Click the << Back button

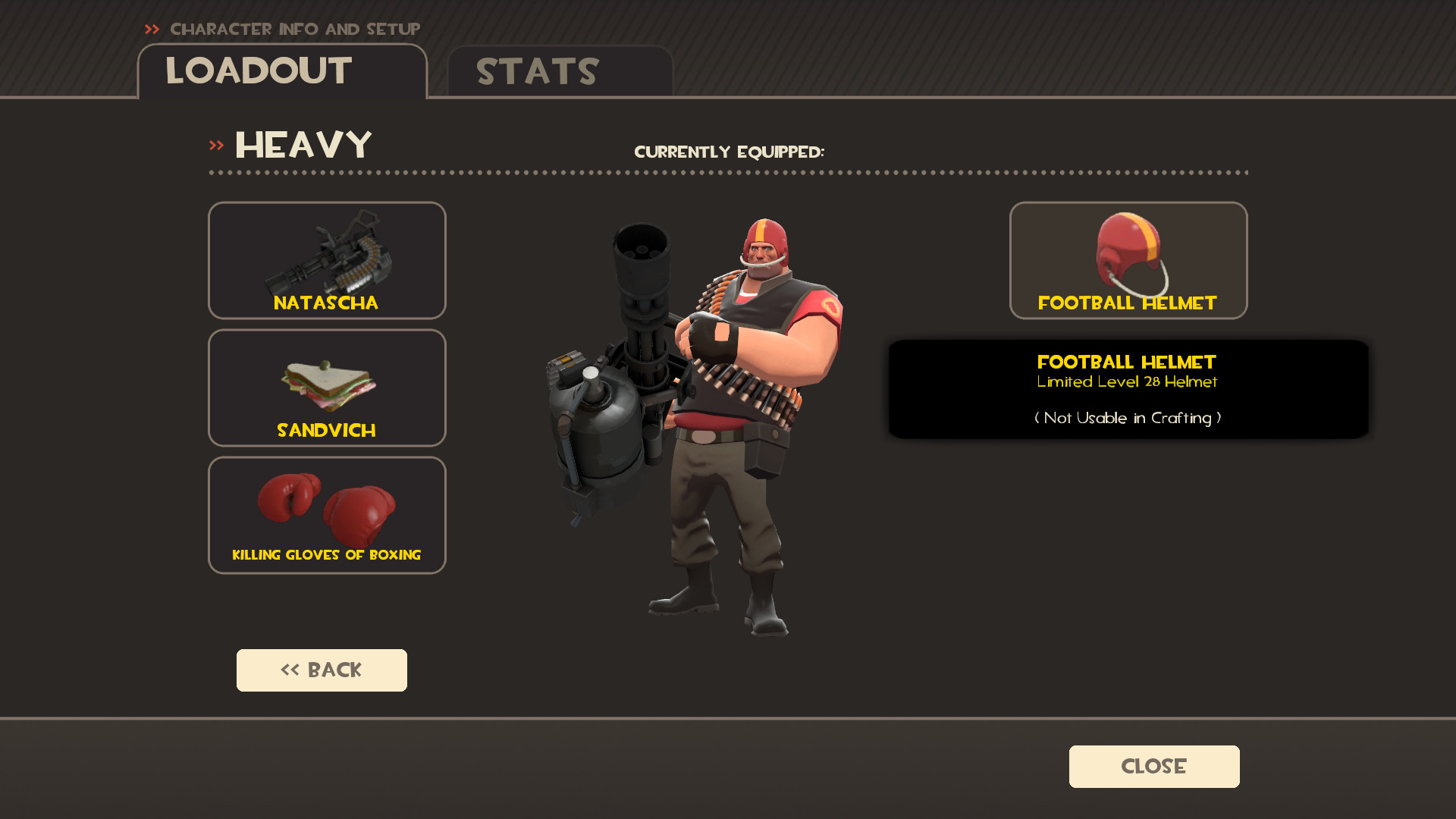pos(322,670)
